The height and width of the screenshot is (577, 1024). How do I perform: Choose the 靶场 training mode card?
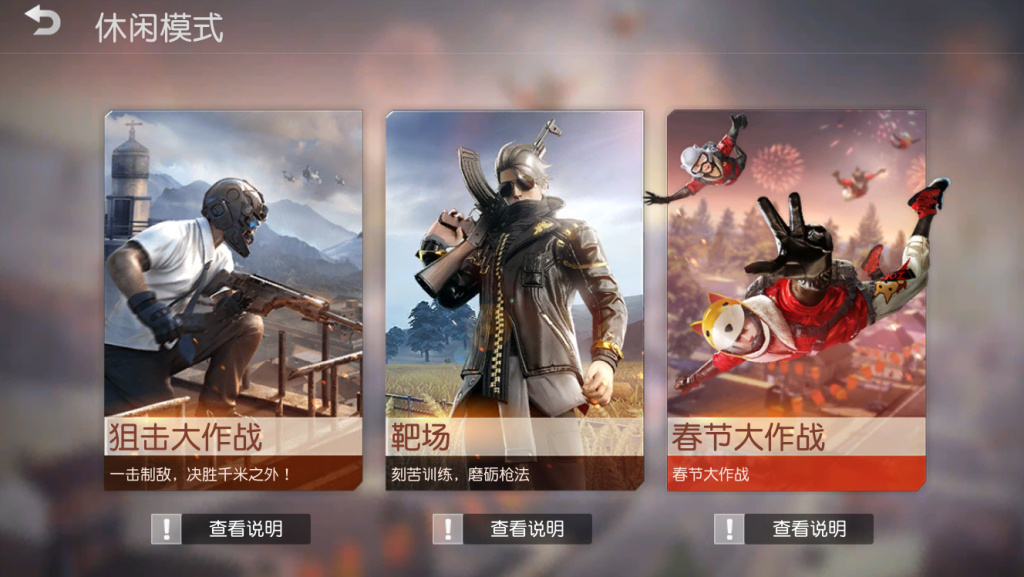(x=514, y=300)
